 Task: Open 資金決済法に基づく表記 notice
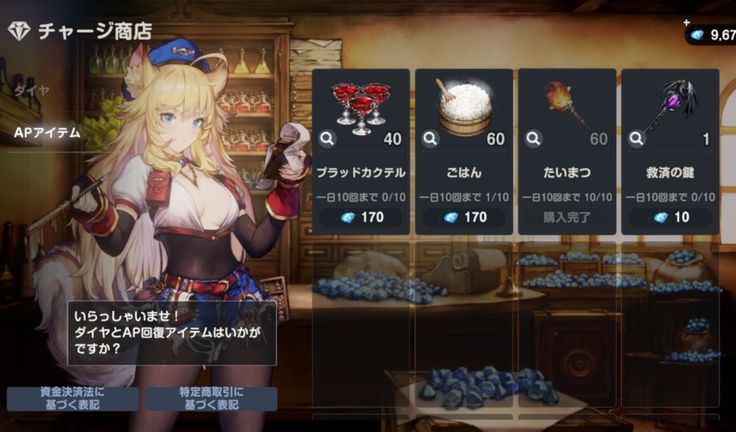(x=73, y=398)
